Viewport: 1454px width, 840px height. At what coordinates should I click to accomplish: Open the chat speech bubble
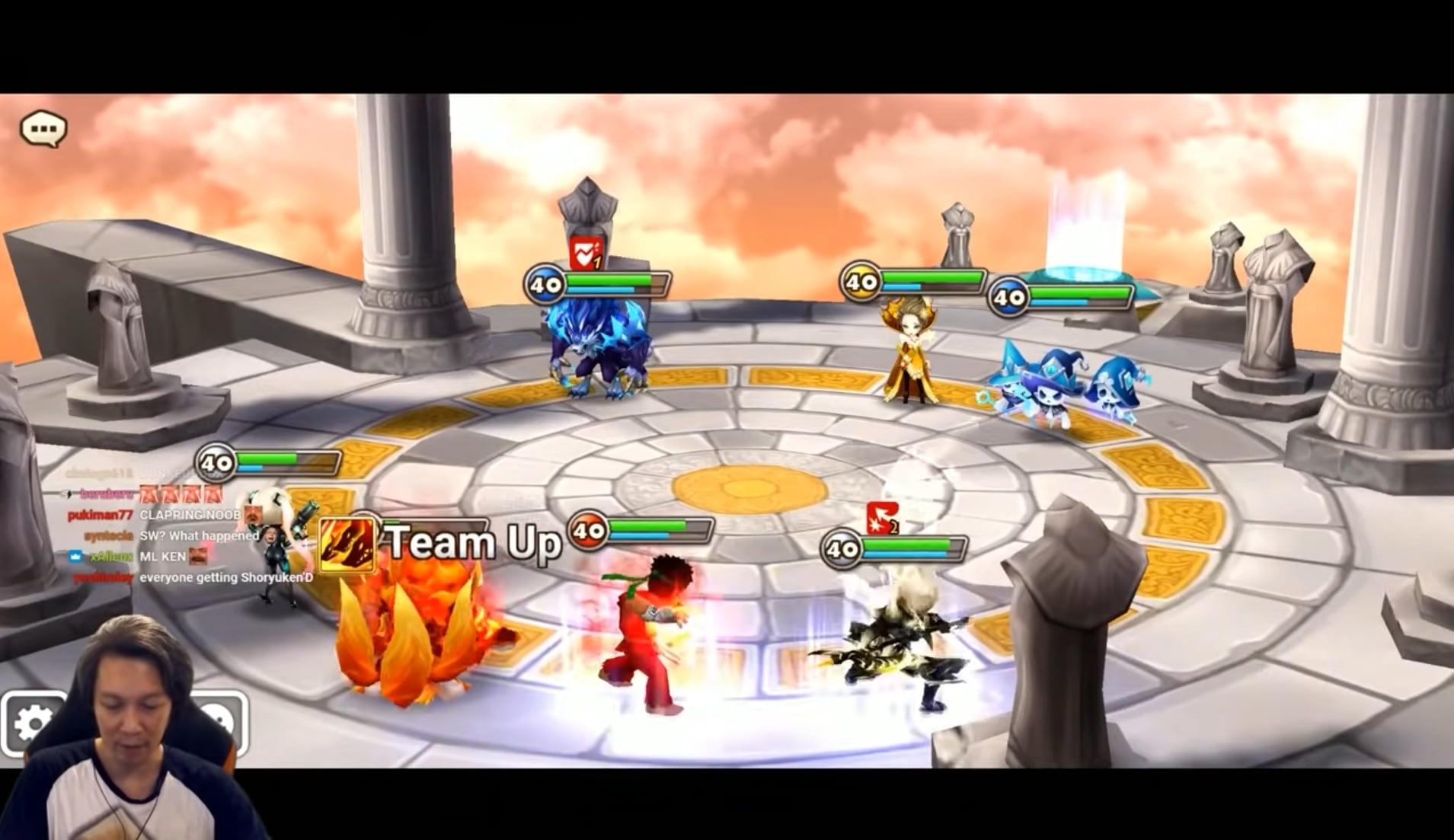coord(43,129)
